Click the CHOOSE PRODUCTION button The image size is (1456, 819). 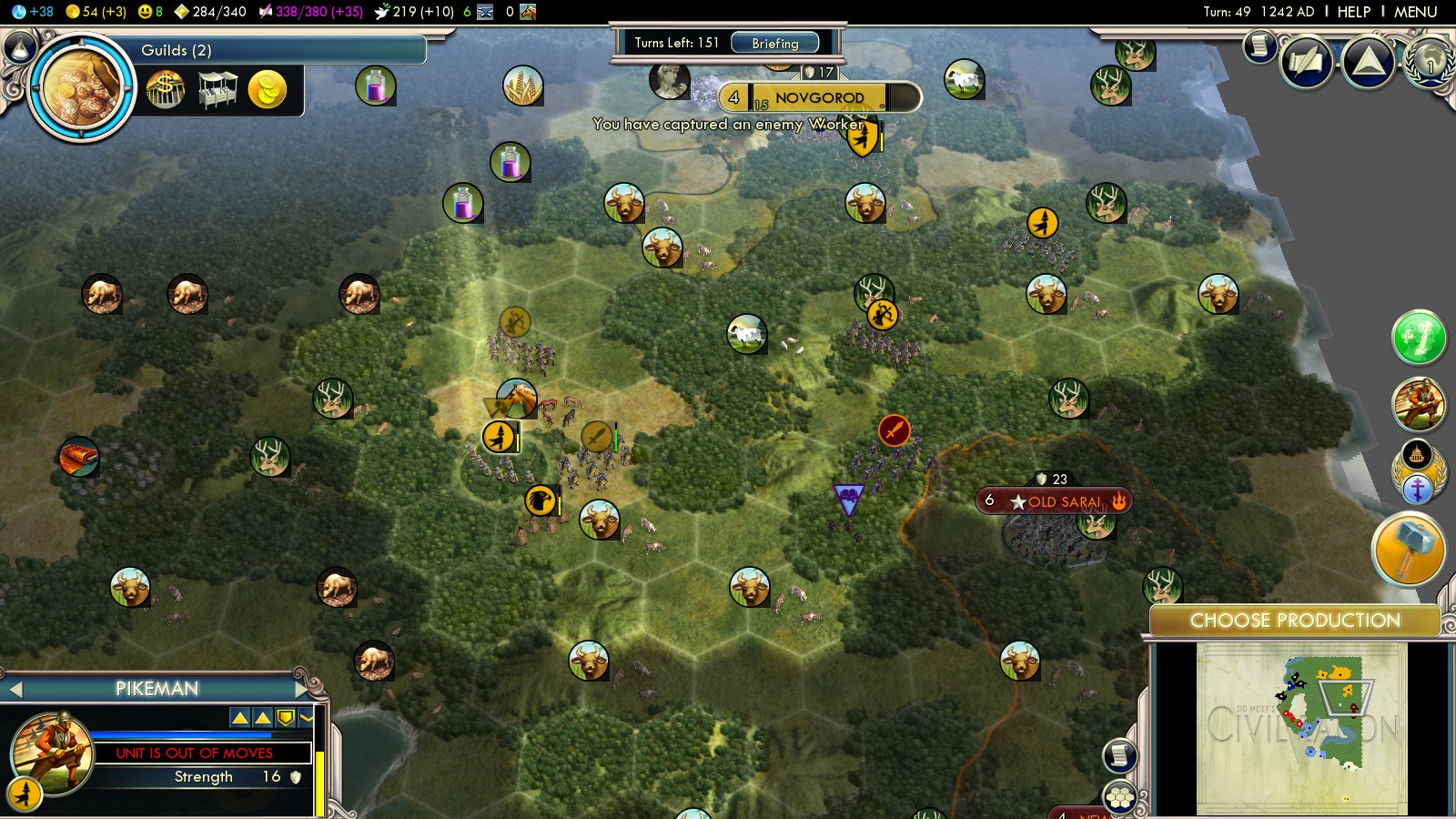(x=1294, y=621)
